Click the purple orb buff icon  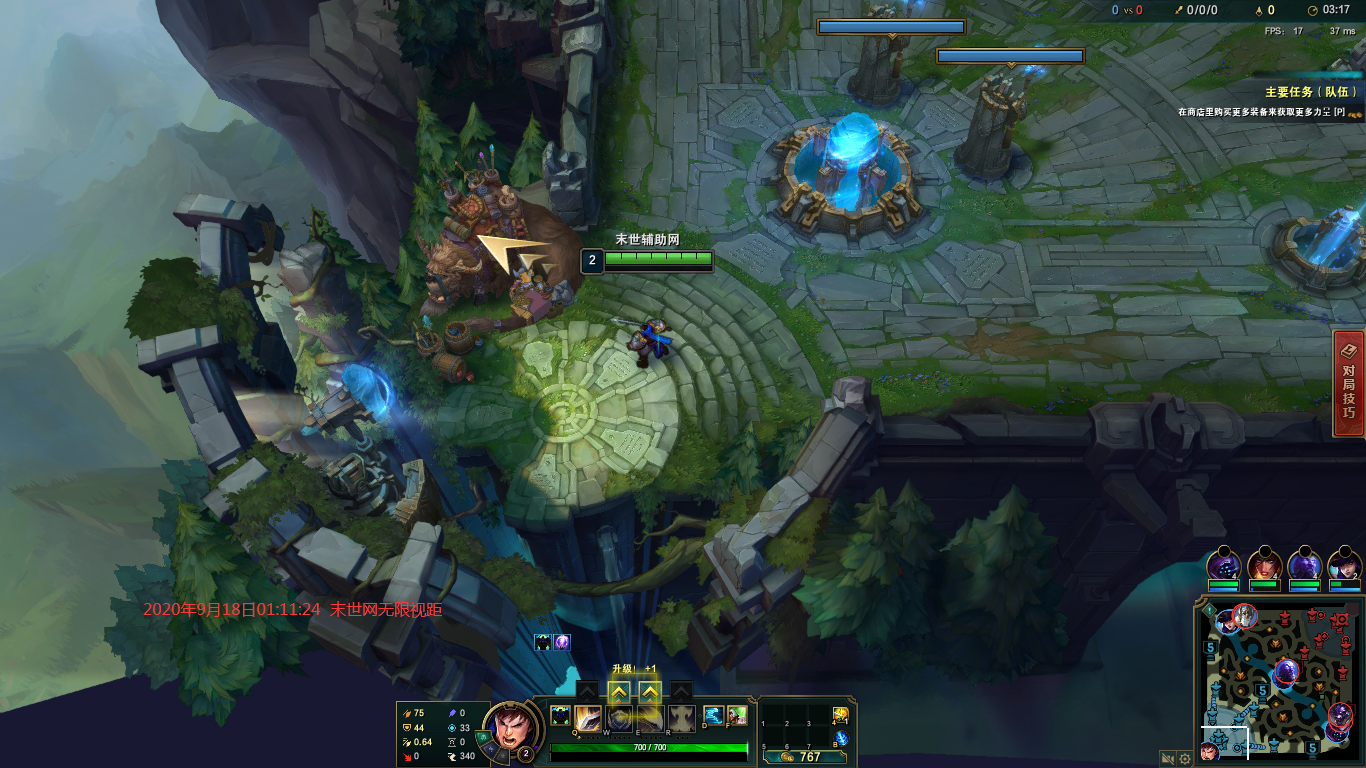(x=562, y=642)
